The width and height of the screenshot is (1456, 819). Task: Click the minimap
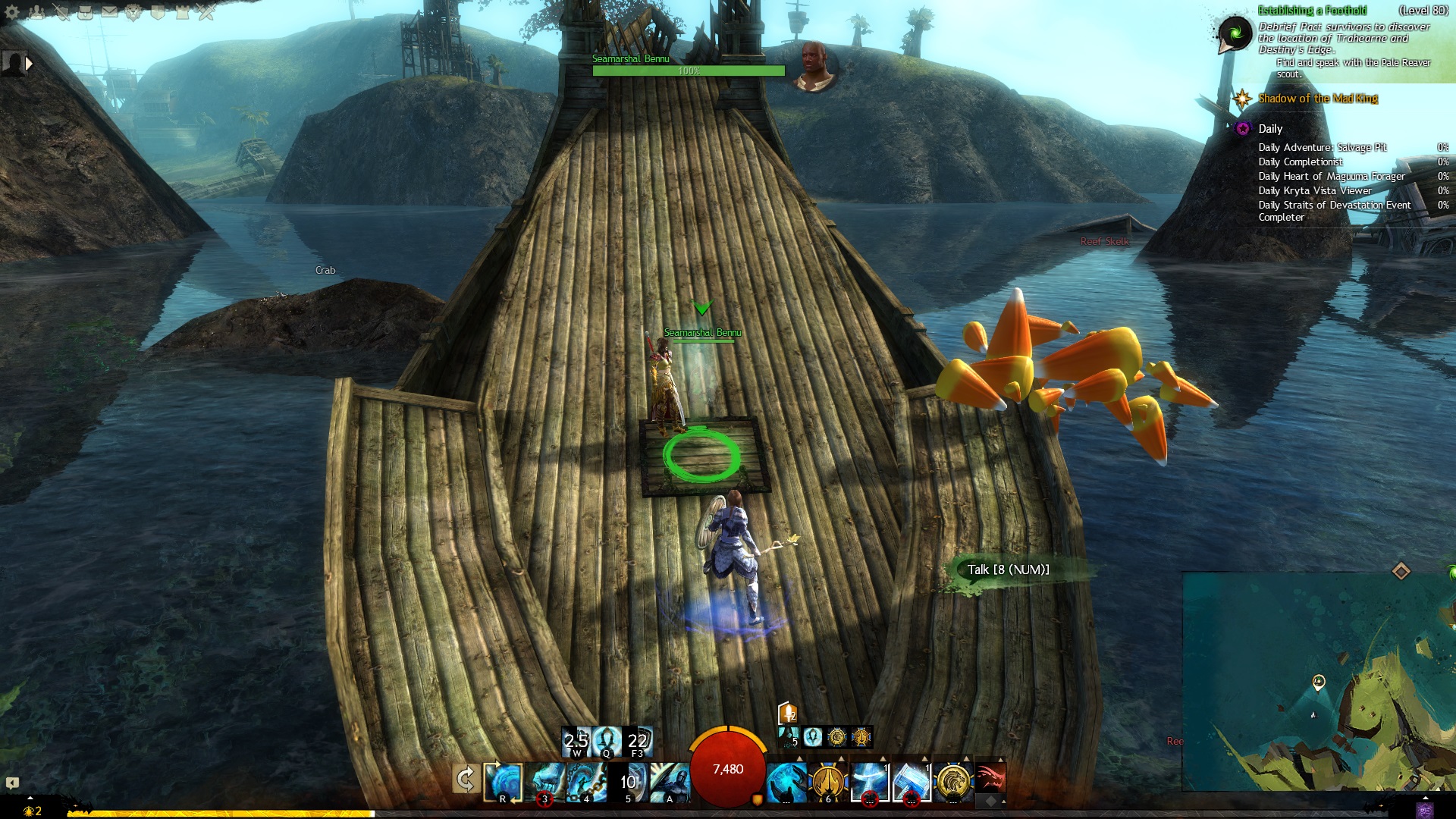[1319, 682]
